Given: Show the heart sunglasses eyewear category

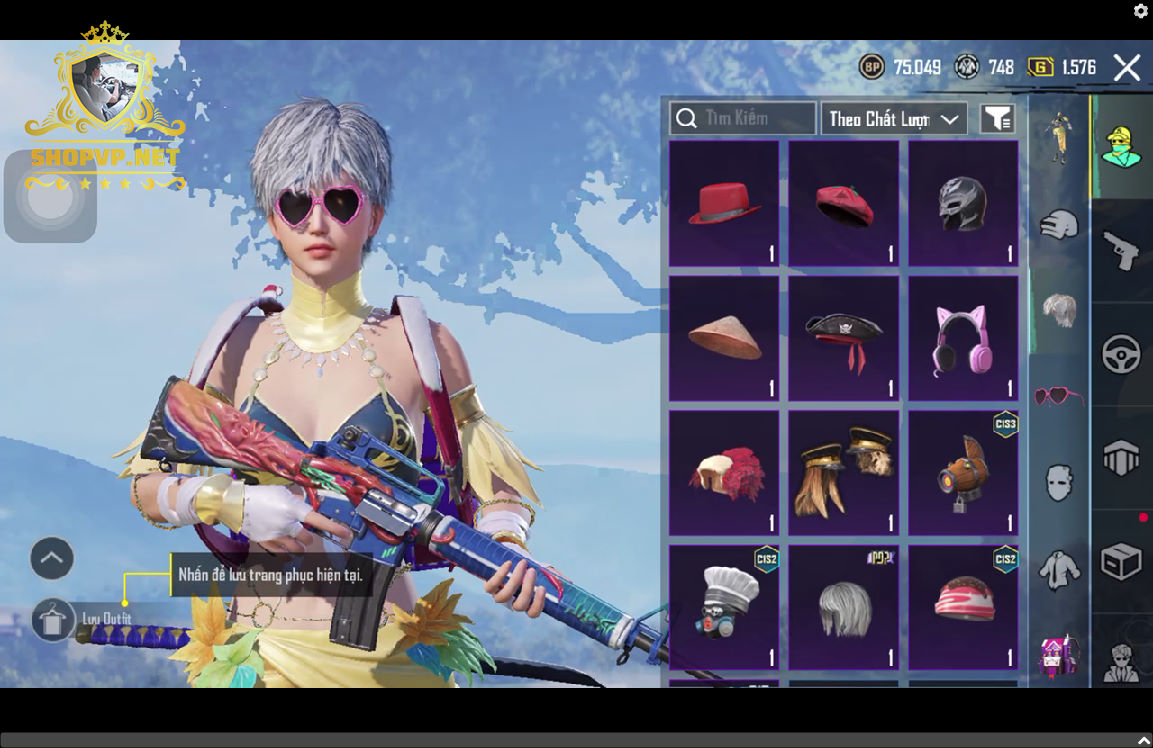Looking at the screenshot, I should [1058, 396].
